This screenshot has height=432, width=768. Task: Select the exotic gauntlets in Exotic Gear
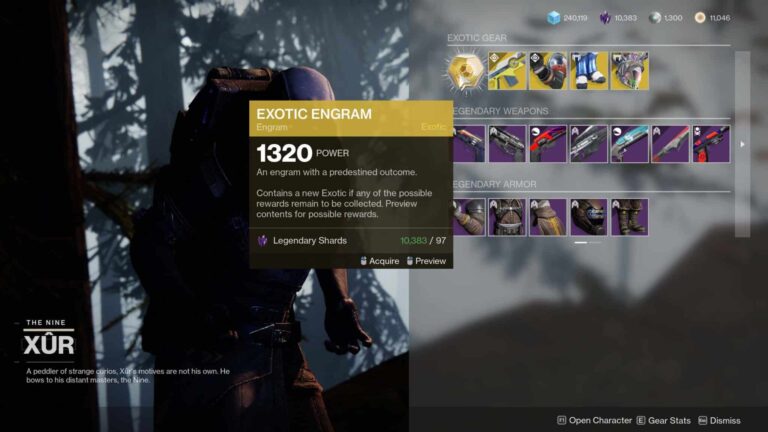548,71
